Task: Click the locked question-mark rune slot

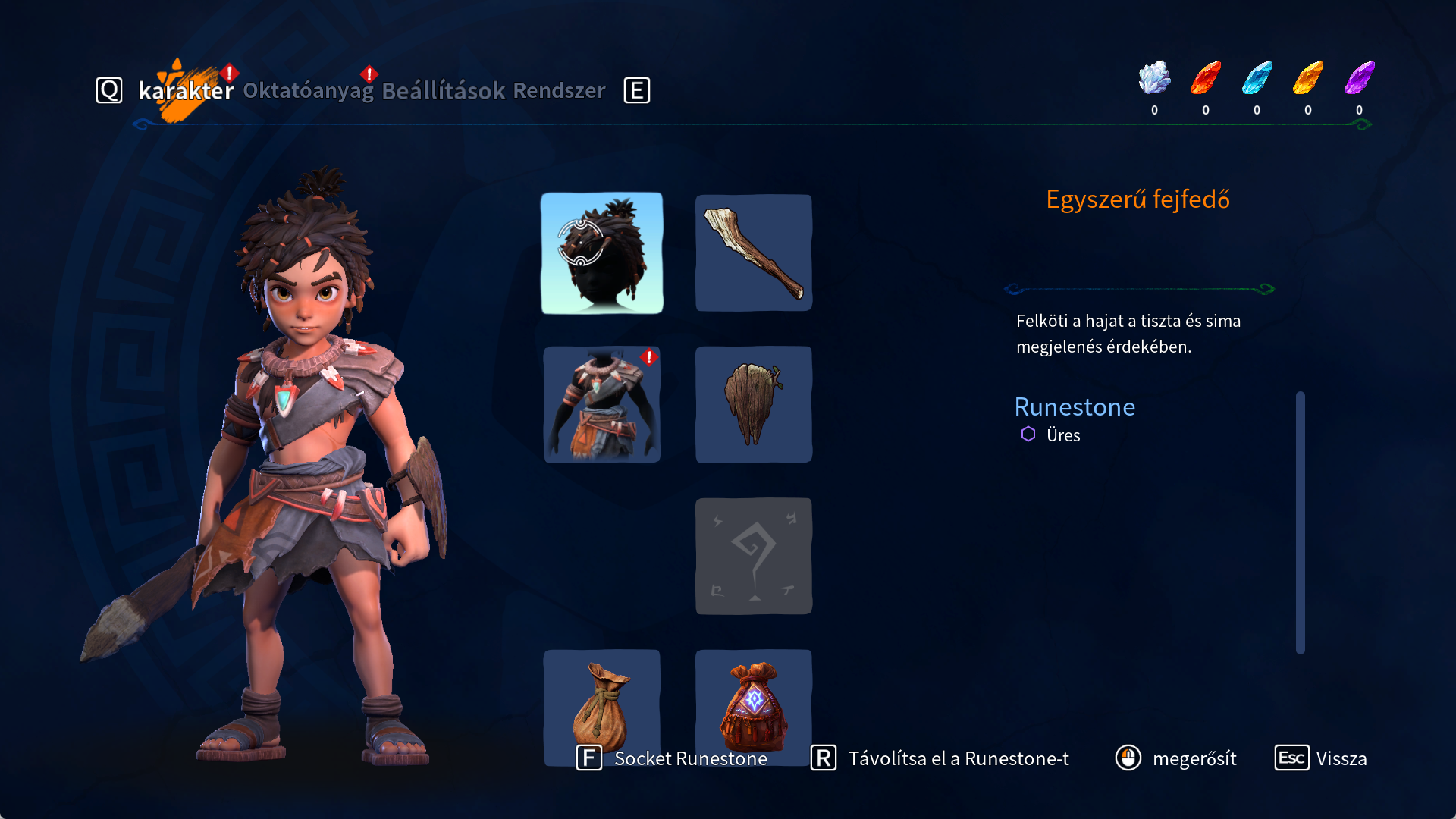Action: tap(753, 556)
